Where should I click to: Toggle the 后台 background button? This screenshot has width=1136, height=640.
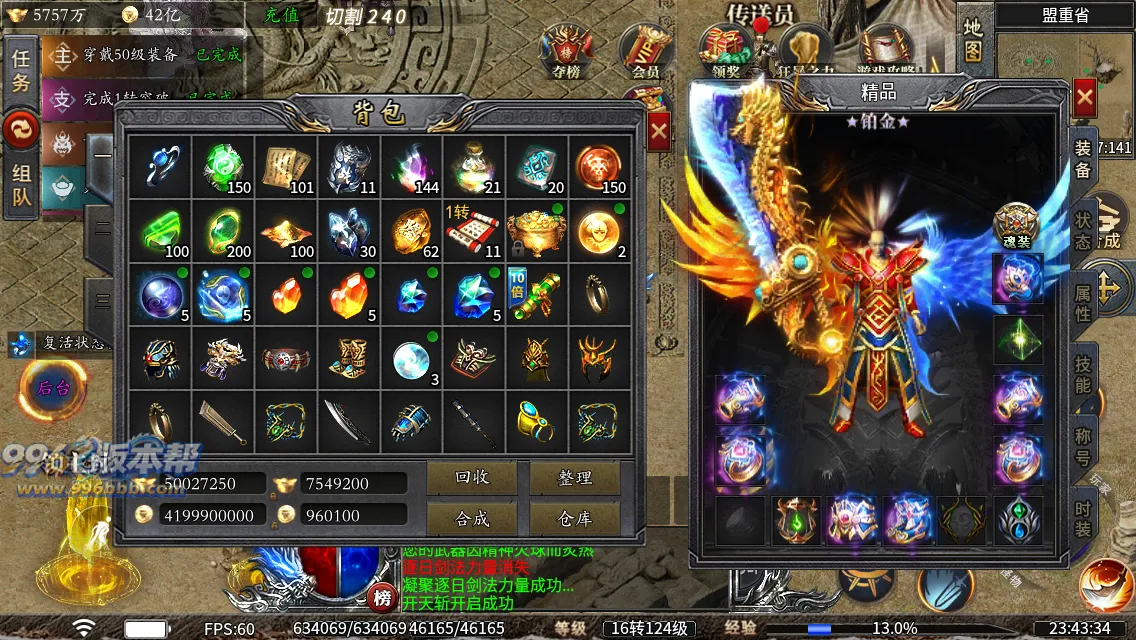tap(52, 387)
